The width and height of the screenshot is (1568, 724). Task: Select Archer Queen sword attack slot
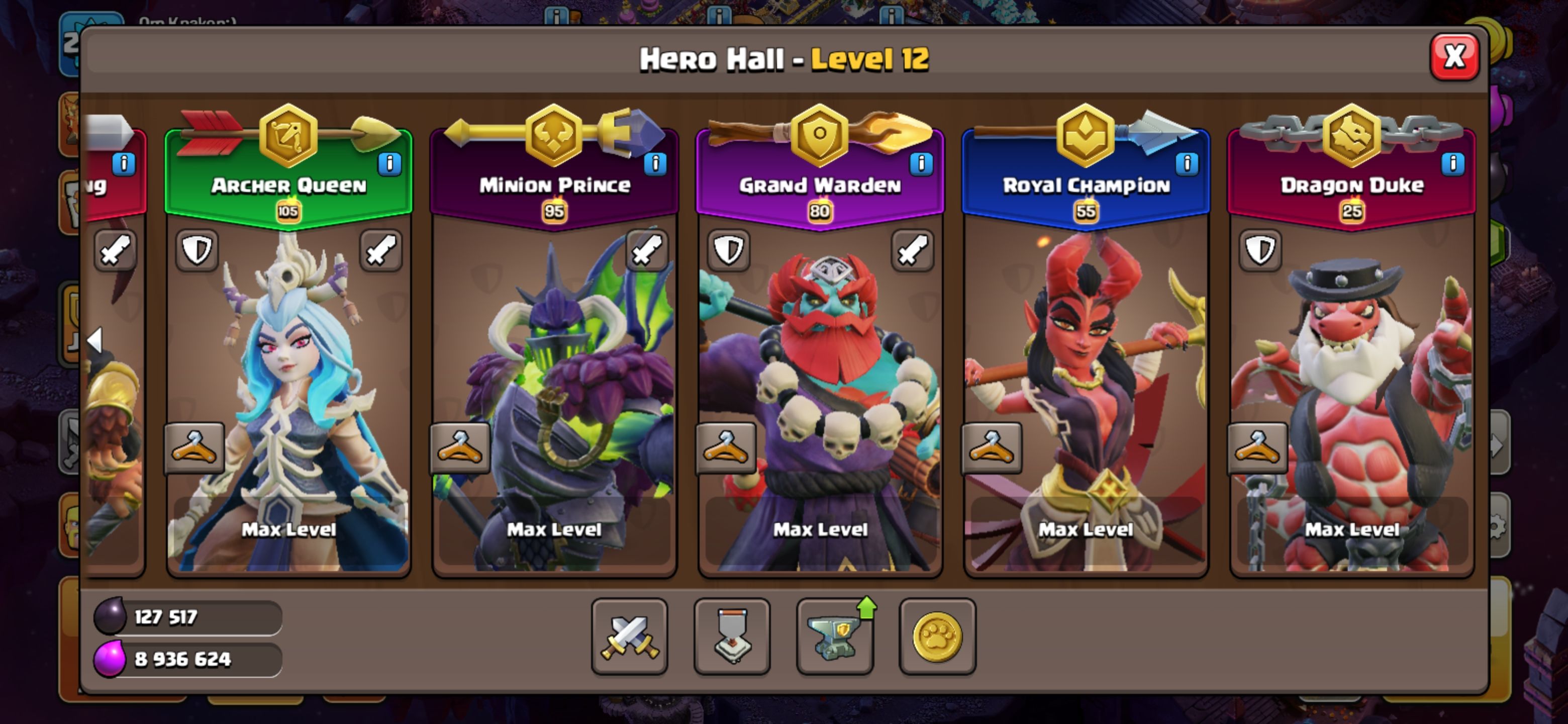click(380, 250)
